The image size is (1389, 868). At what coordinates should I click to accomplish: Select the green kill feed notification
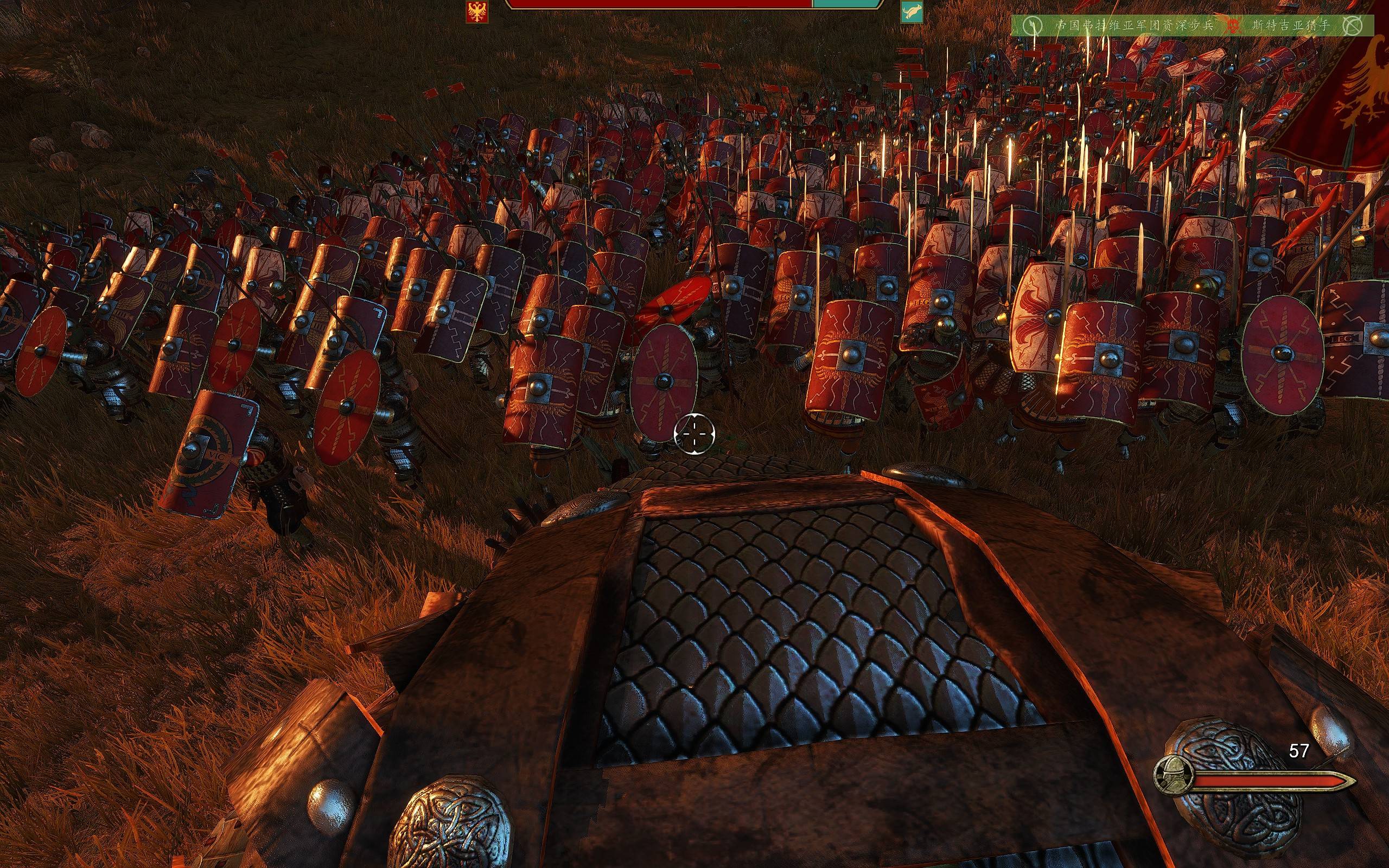pyautogui.click(x=1192, y=26)
